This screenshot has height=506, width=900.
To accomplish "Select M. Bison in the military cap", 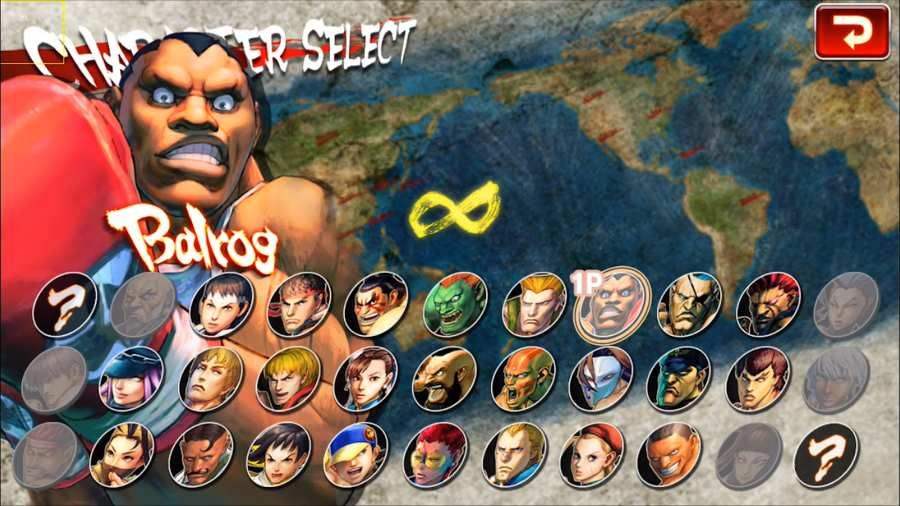I will coord(679,378).
